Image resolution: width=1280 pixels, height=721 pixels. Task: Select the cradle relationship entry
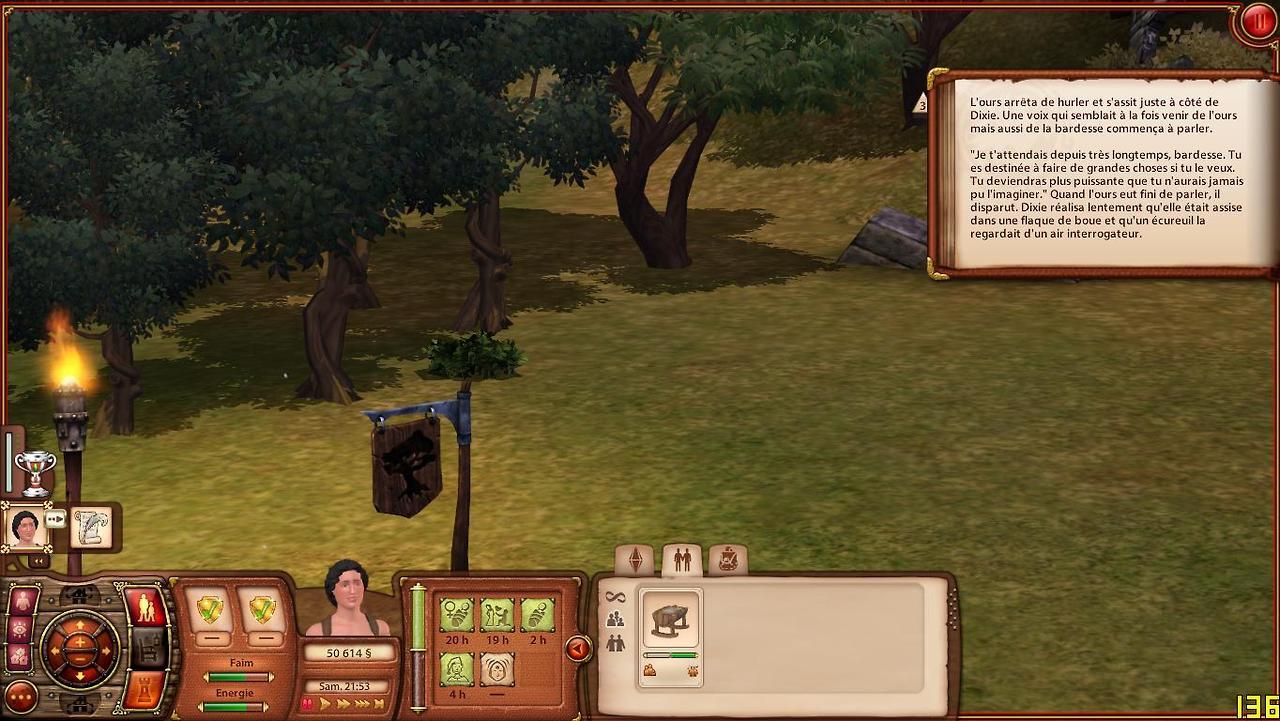point(670,622)
